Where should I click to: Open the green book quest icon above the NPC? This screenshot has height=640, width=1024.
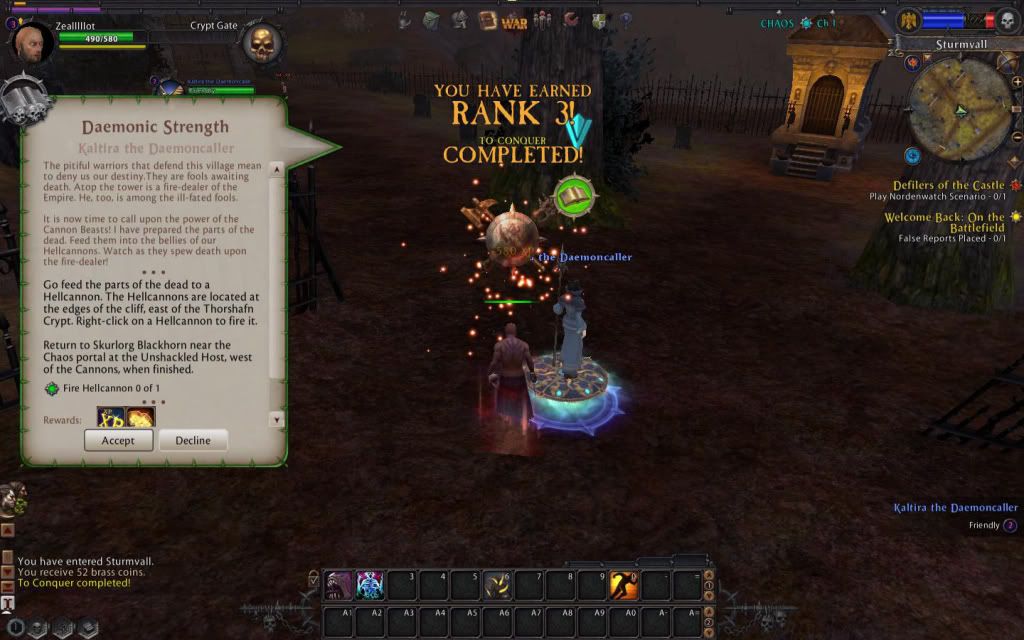pos(574,196)
